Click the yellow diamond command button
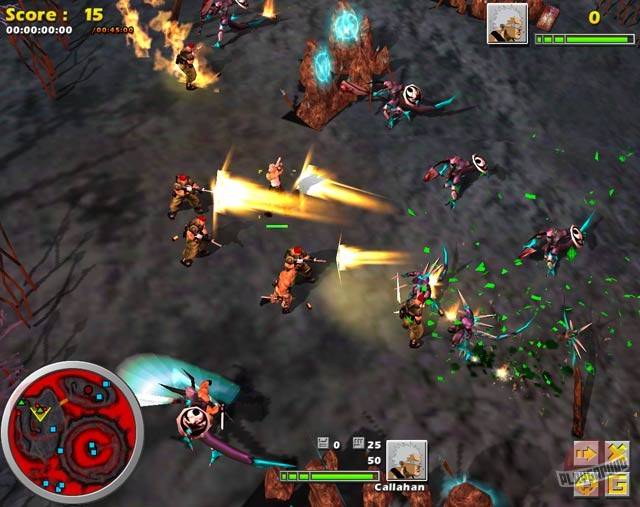This screenshot has width=640, height=507. click(x=586, y=482)
